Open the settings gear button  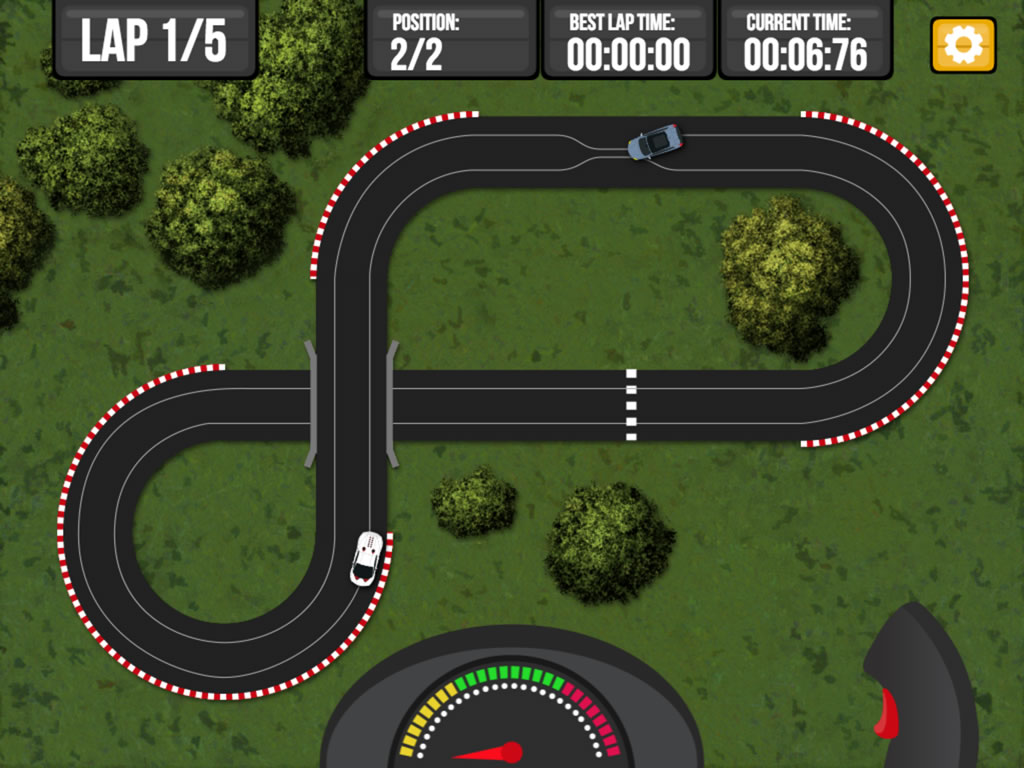coord(963,45)
